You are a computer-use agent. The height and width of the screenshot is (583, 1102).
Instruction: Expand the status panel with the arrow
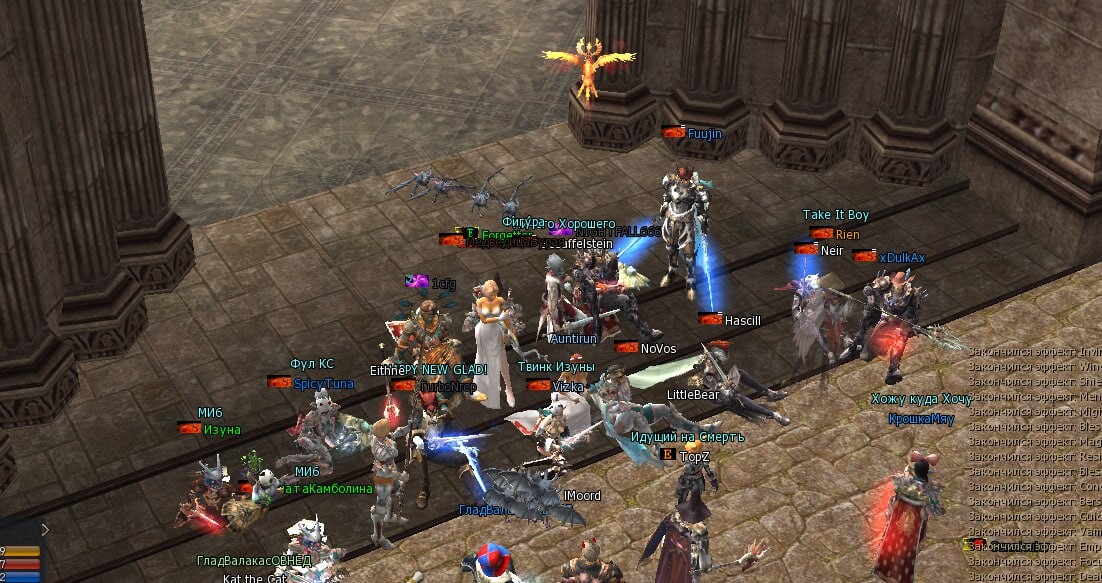[x=44, y=529]
